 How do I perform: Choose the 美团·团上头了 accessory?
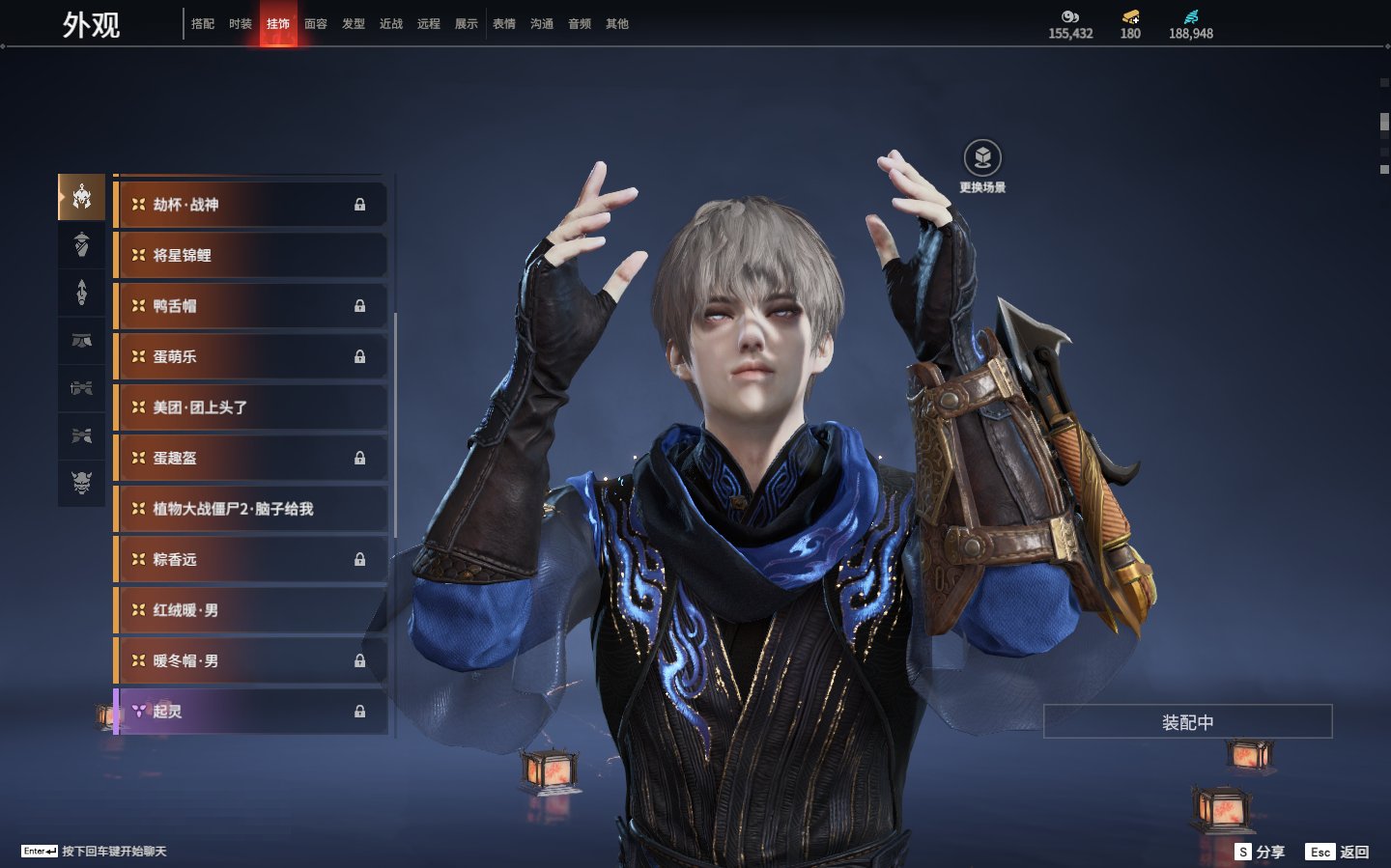tap(251, 407)
